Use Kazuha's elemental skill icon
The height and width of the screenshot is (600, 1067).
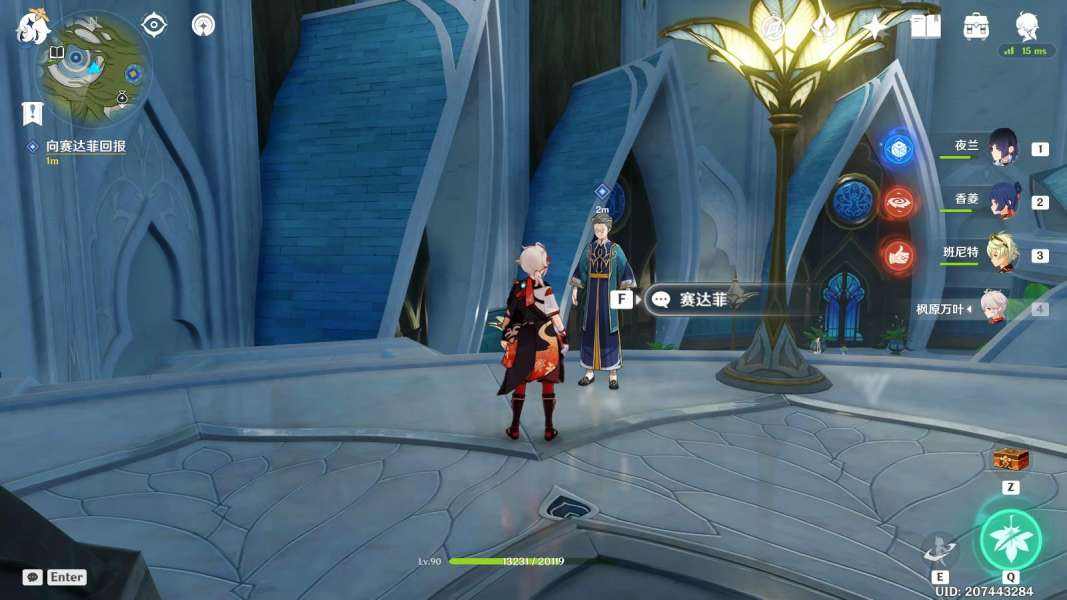940,549
